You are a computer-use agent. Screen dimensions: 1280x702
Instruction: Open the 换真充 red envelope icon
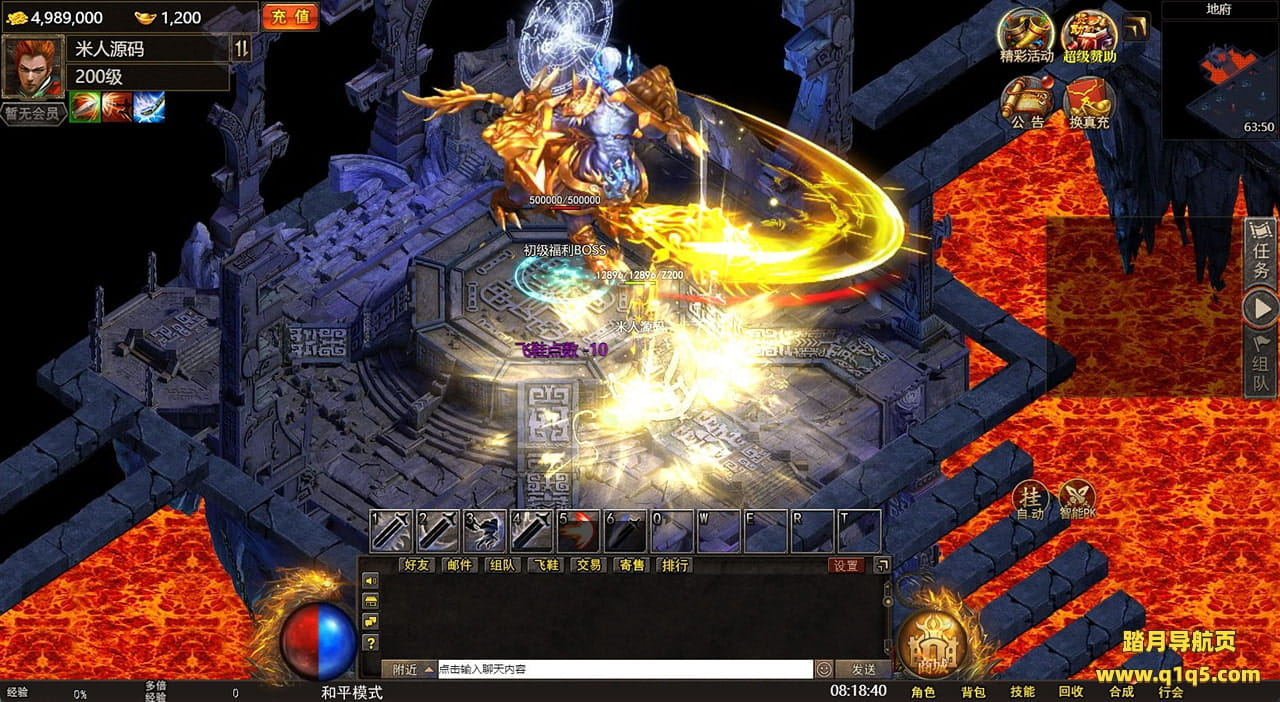pyautogui.click(x=1089, y=102)
